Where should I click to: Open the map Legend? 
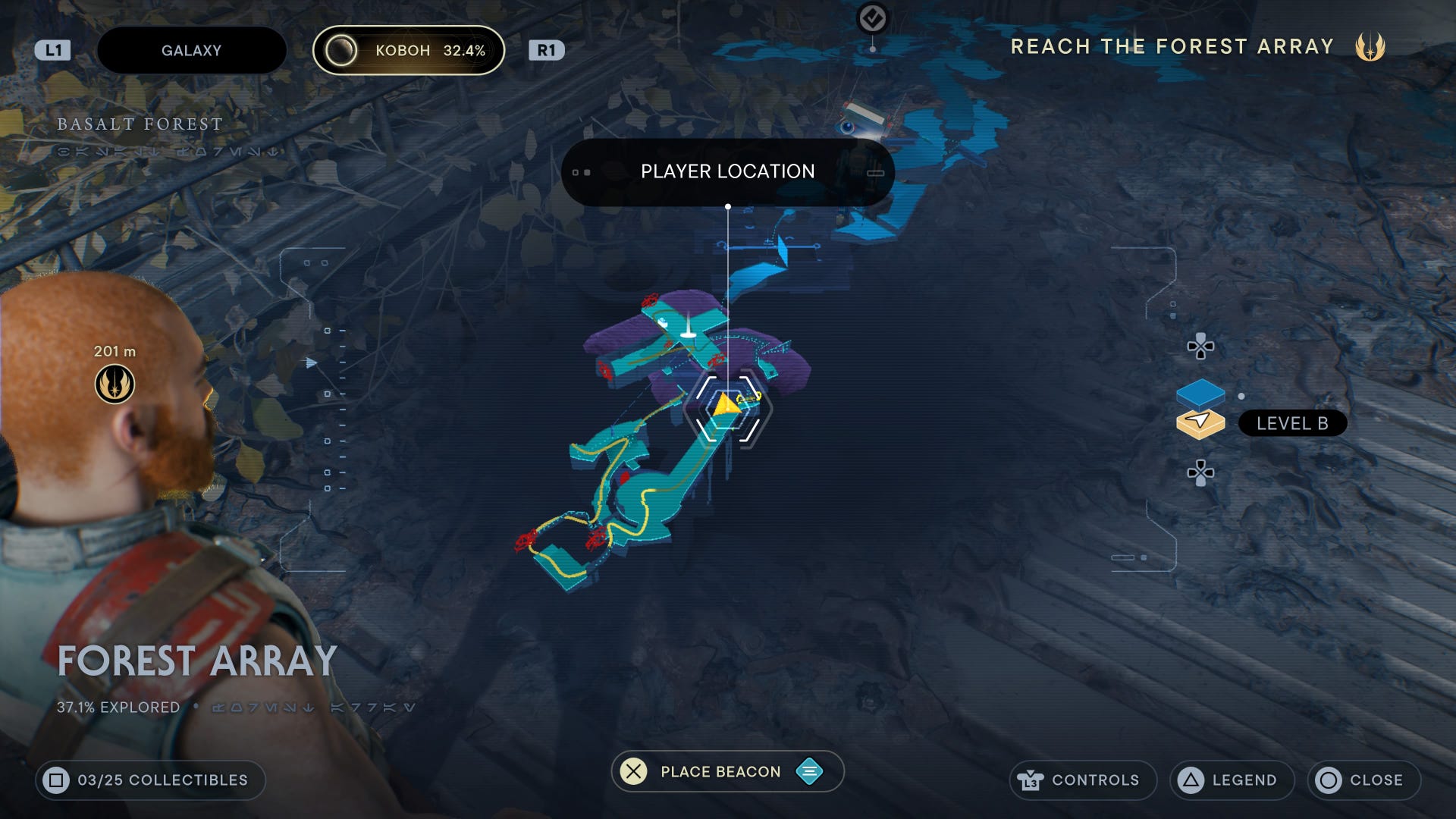point(1230,780)
